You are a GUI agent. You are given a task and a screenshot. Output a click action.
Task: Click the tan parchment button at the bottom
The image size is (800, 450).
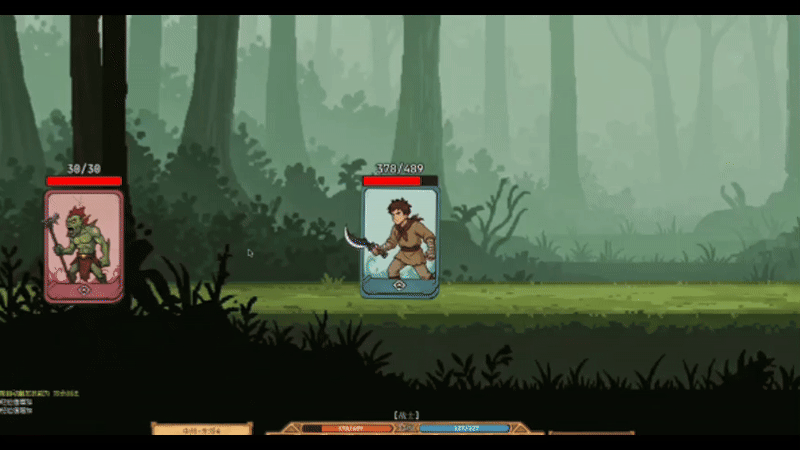pos(201,429)
